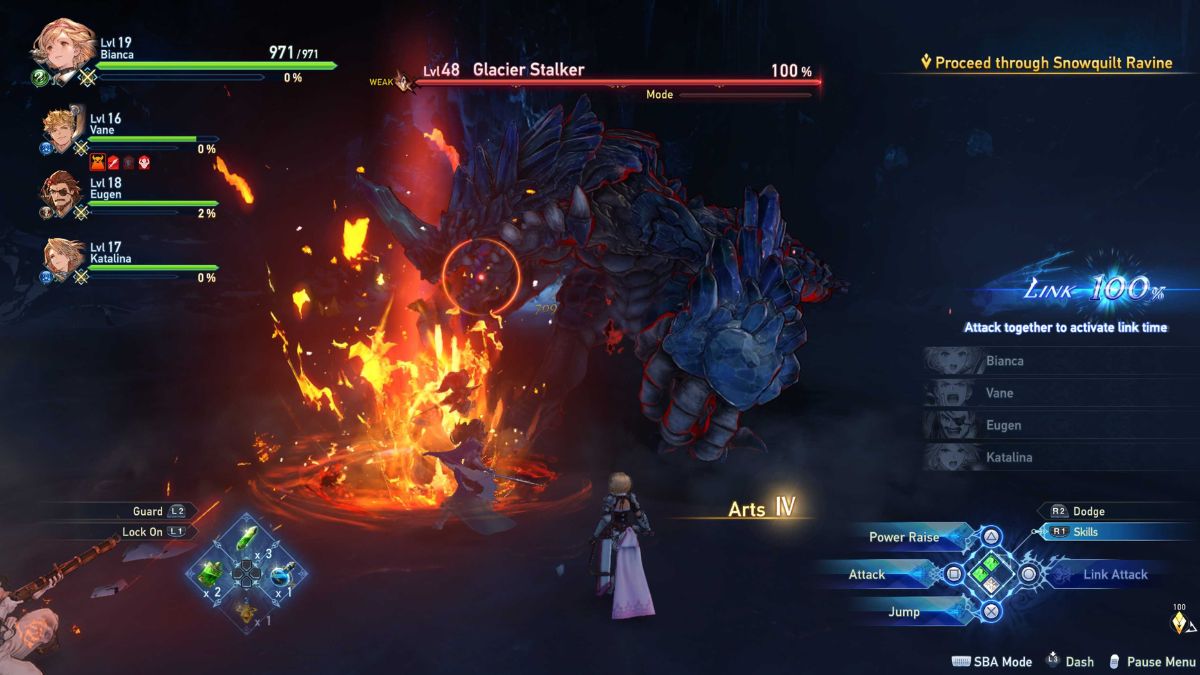Image resolution: width=1200 pixels, height=675 pixels.
Task: Use the blue potion flask item
Action: [281, 573]
